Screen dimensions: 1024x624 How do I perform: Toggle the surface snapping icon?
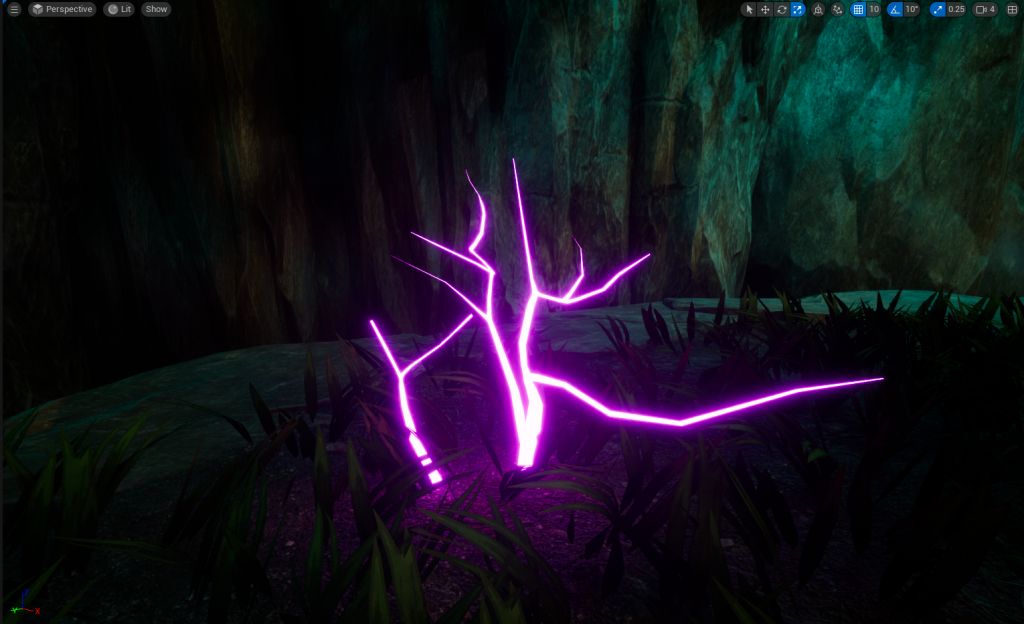pos(837,9)
